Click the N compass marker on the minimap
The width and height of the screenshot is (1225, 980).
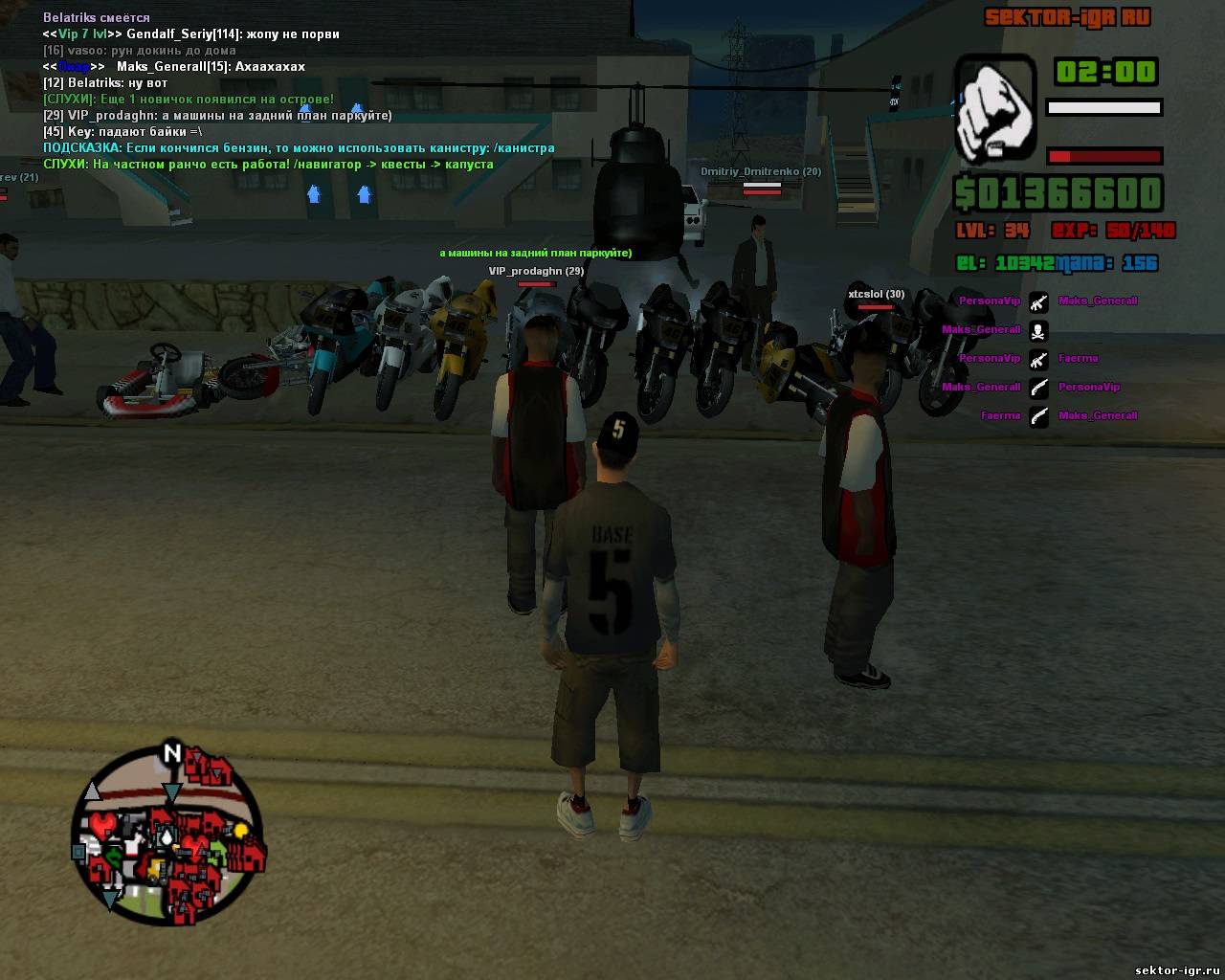[x=172, y=752]
